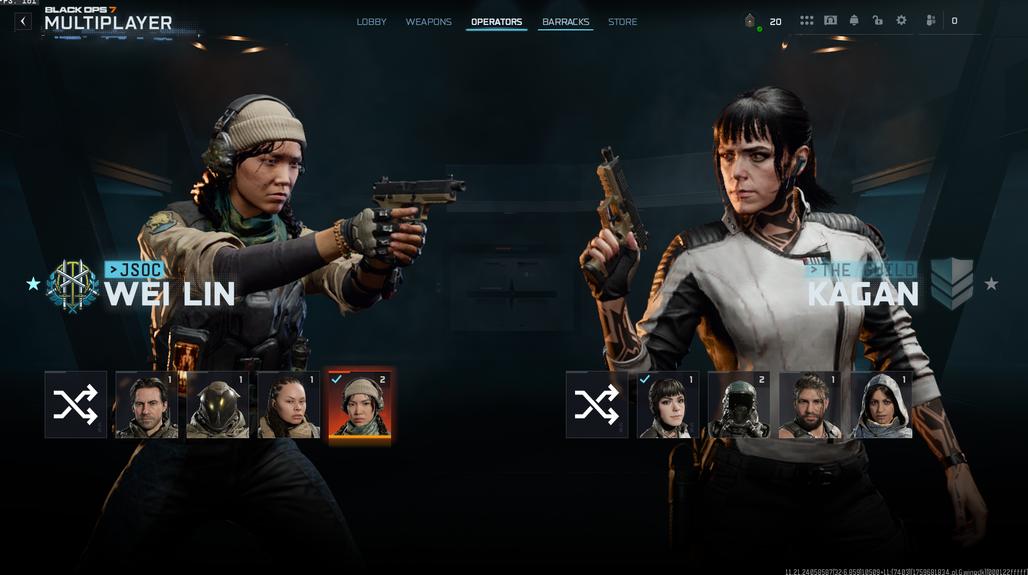Open the Weapons tab

tap(428, 22)
